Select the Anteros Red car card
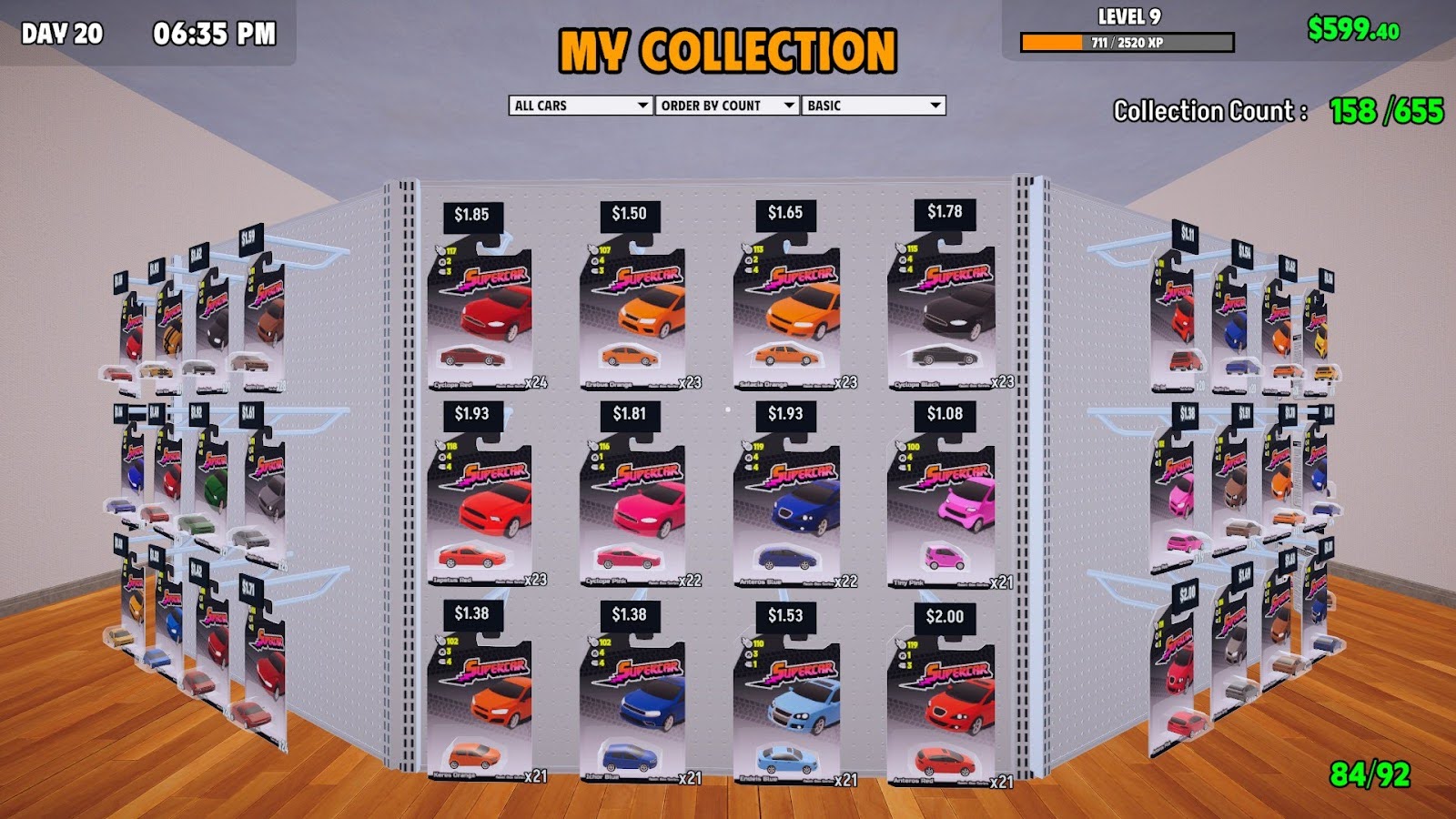 (x=942, y=712)
